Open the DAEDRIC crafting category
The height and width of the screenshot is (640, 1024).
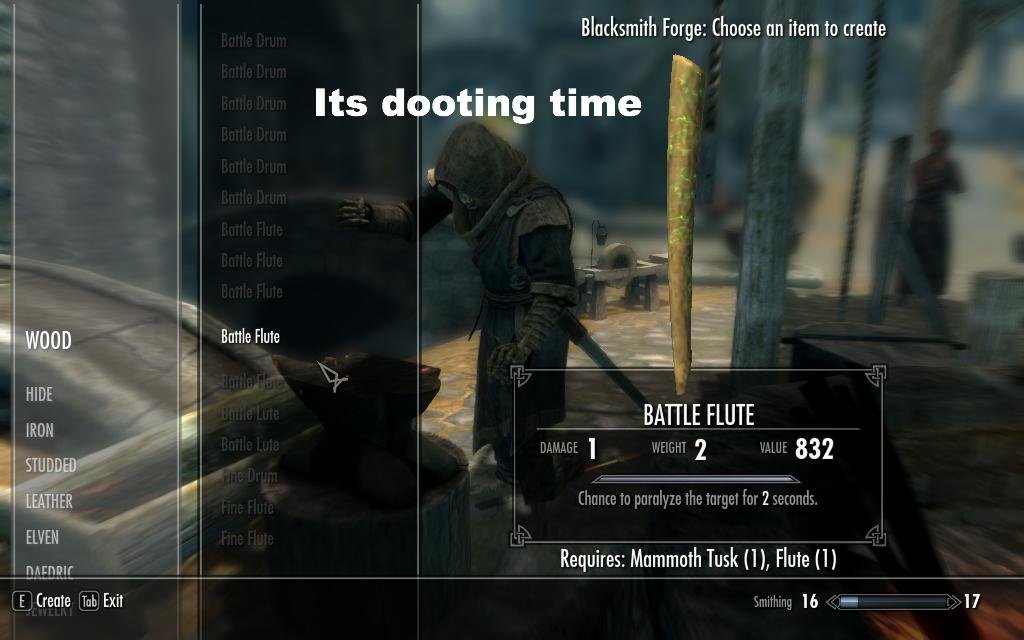49,573
